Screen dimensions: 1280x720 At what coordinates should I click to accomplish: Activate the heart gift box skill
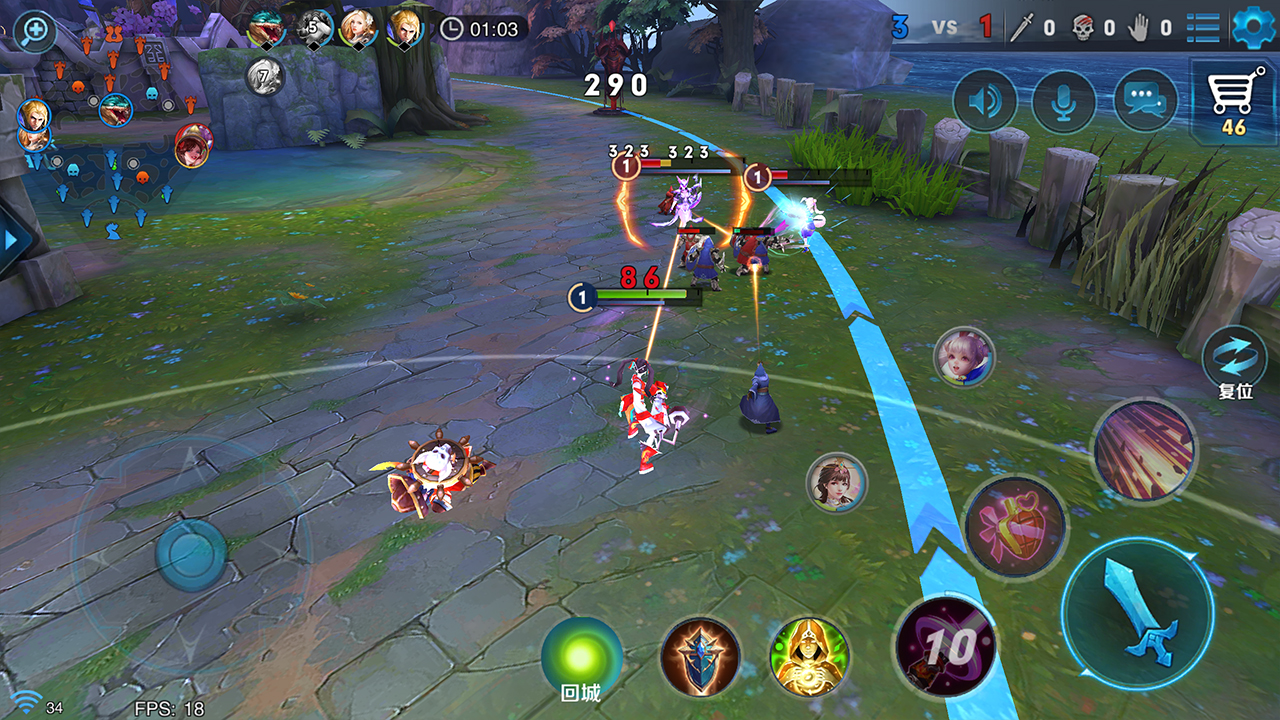point(1014,526)
